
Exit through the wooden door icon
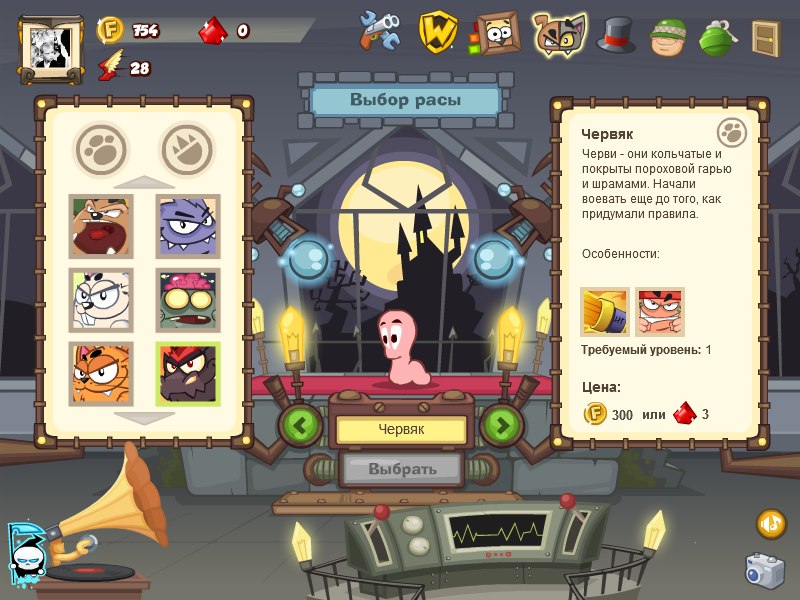pyautogui.click(x=766, y=38)
